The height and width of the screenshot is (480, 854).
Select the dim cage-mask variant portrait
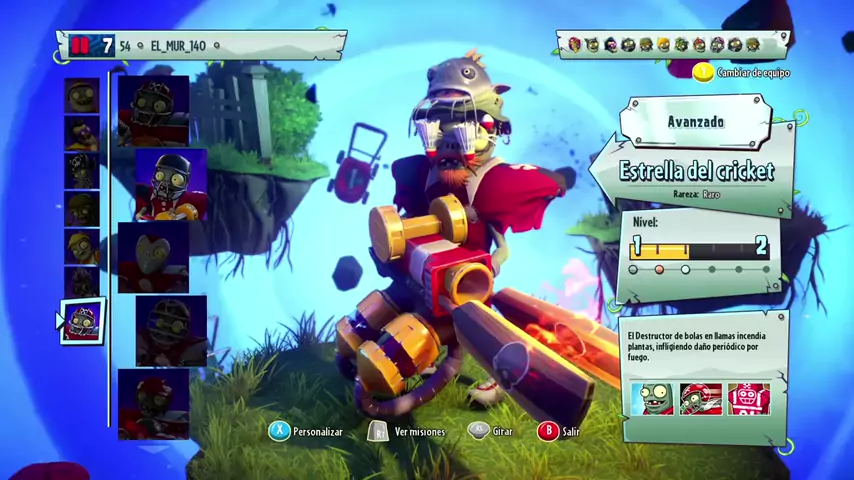coord(170,331)
